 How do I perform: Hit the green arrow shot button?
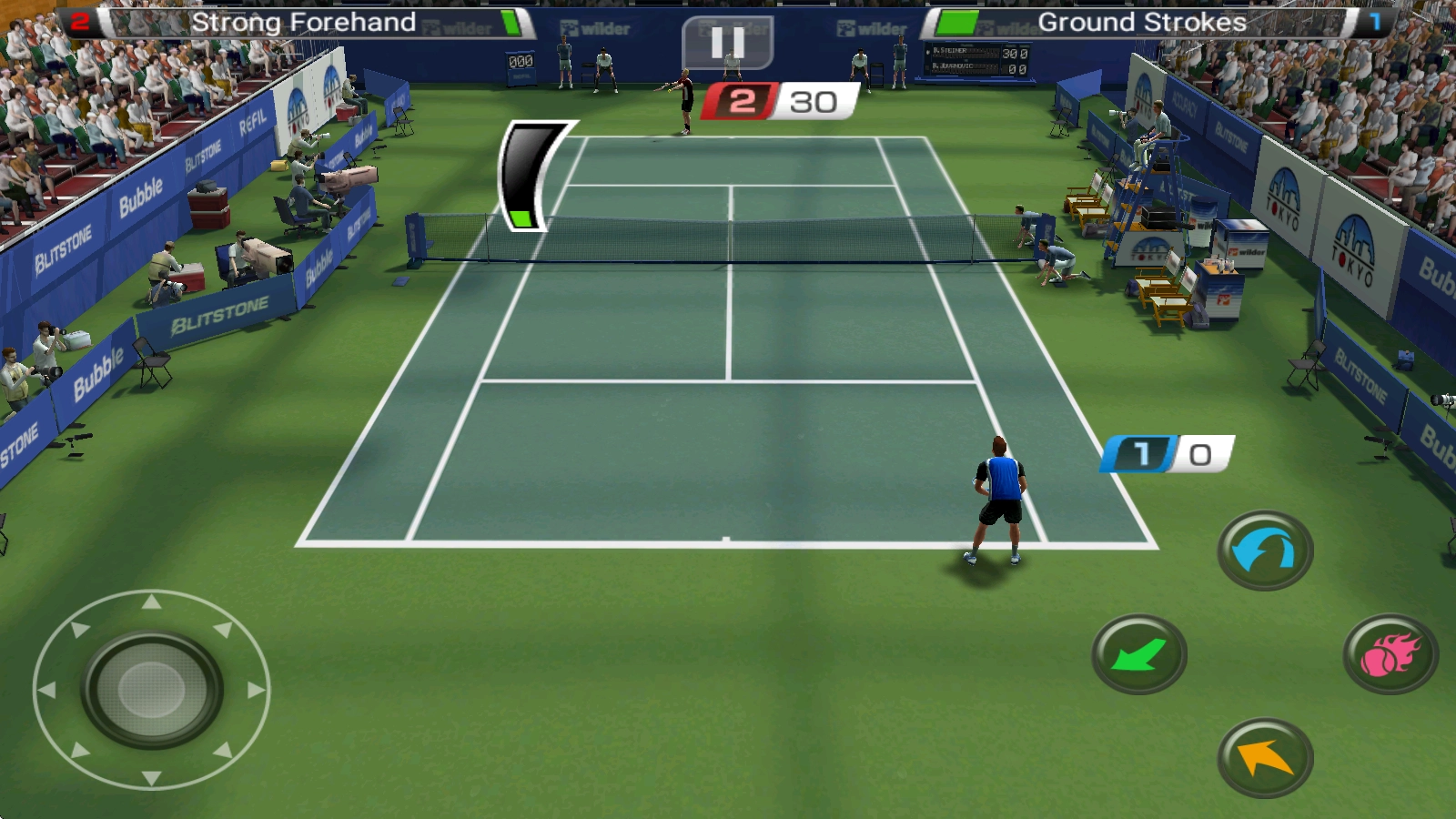click(1138, 654)
